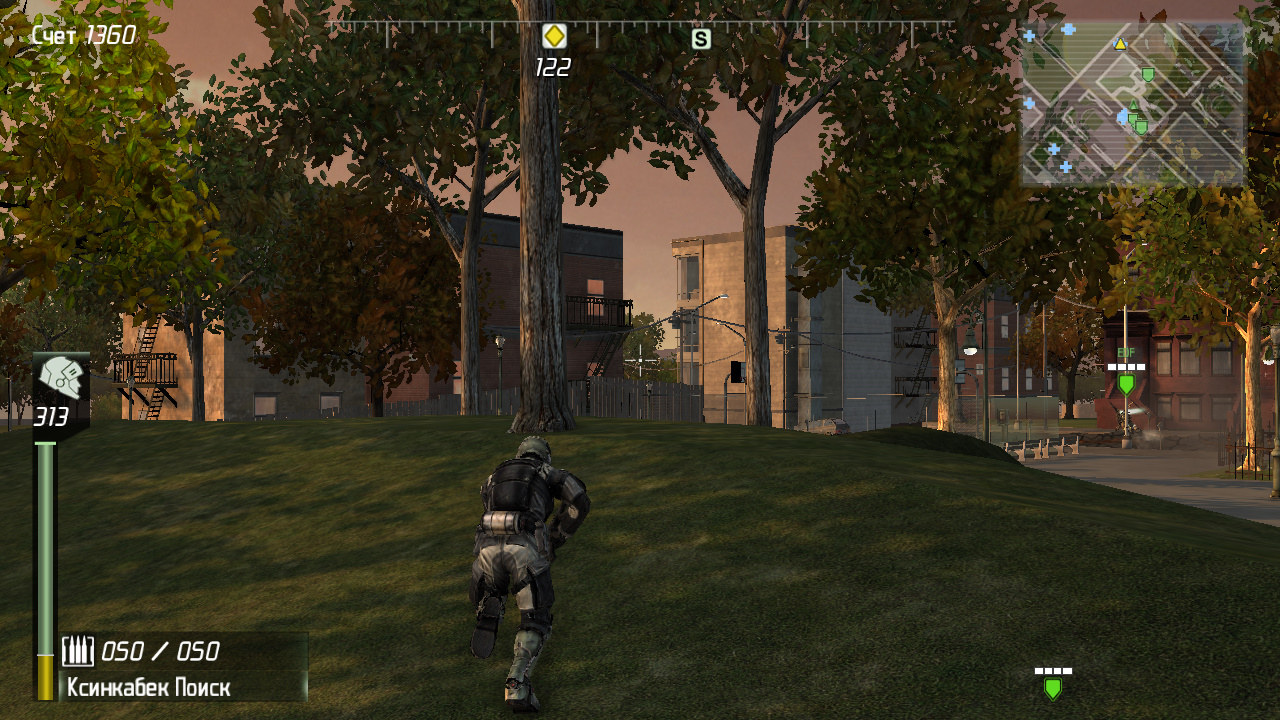Click the S direction marker on compass
The height and width of the screenshot is (720, 1280).
[x=701, y=39]
